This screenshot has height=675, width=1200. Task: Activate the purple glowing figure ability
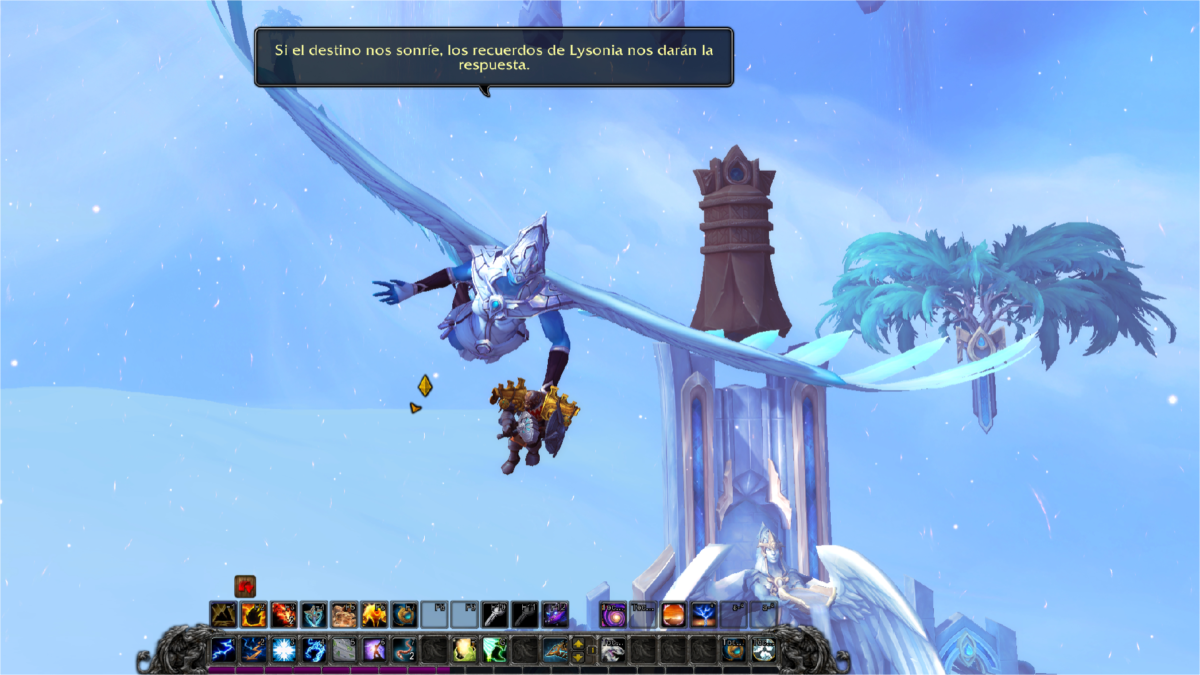coord(374,650)
